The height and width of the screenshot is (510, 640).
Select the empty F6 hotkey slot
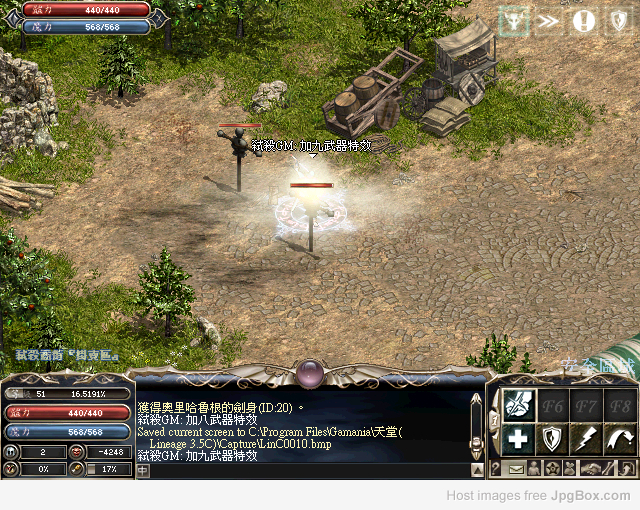coord(552,404)
